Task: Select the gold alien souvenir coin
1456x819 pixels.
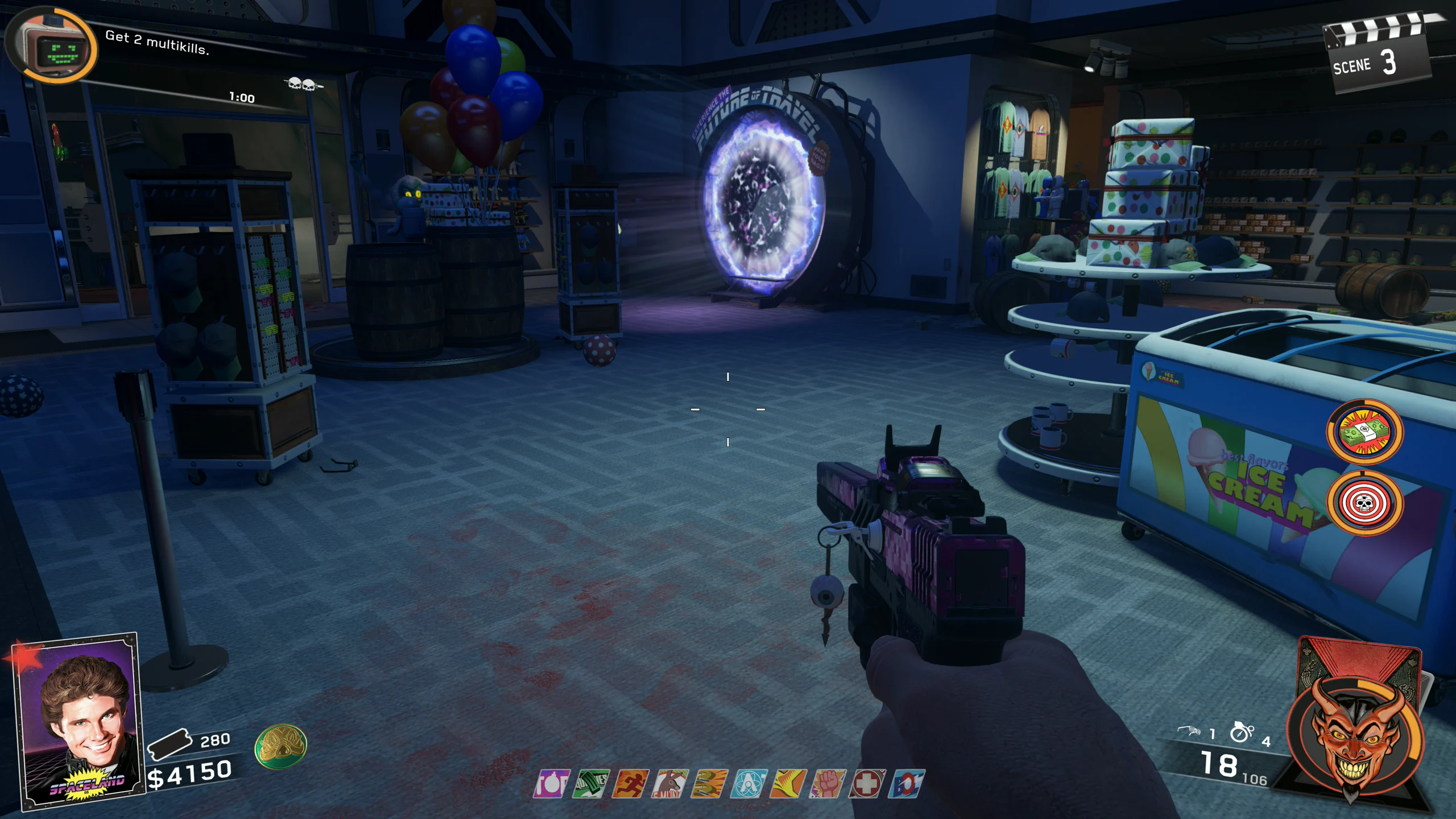Action: 280,746
